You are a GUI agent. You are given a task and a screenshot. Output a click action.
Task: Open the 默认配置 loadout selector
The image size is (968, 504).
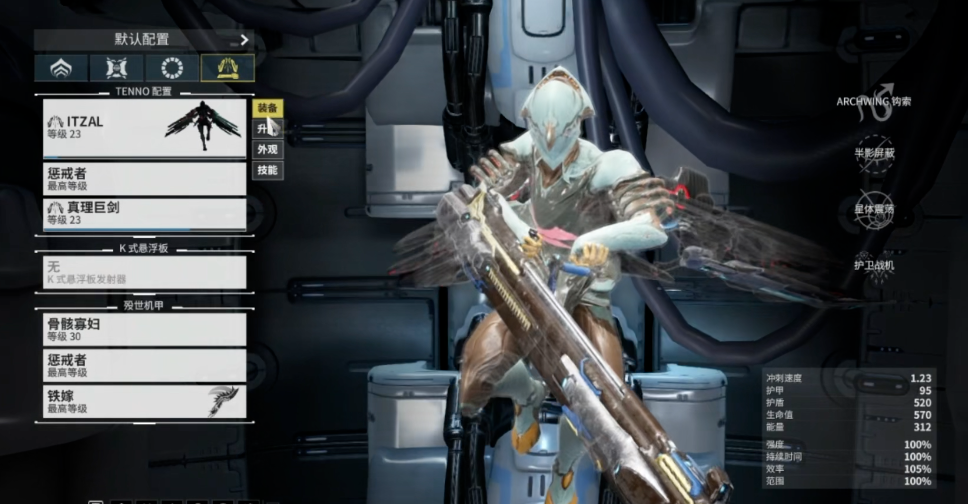(144, 40)
